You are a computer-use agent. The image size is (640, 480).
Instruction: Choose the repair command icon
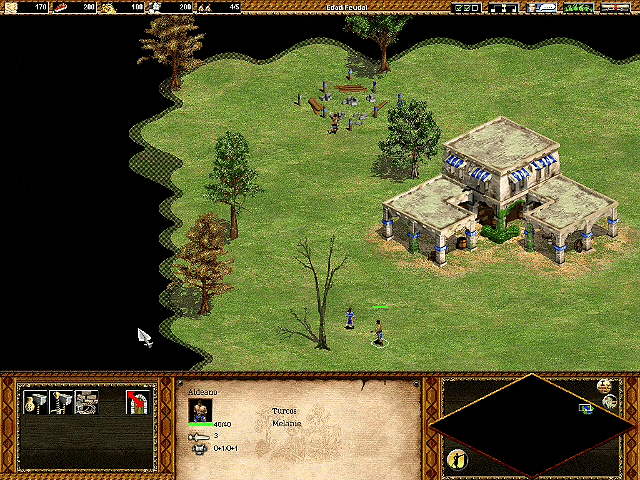point(87,402)
